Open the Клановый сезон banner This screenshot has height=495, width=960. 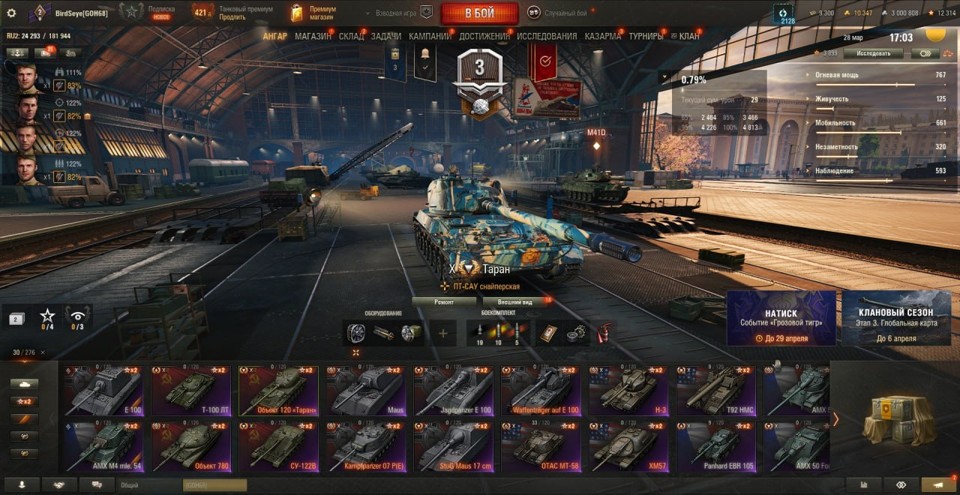coord(897,318)
